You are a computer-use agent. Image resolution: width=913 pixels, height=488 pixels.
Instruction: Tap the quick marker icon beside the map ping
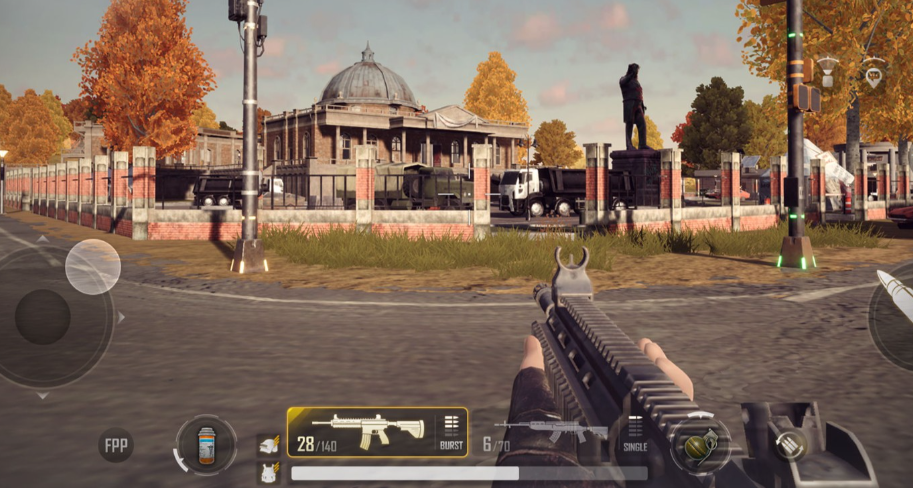click(x=828, y=70)
